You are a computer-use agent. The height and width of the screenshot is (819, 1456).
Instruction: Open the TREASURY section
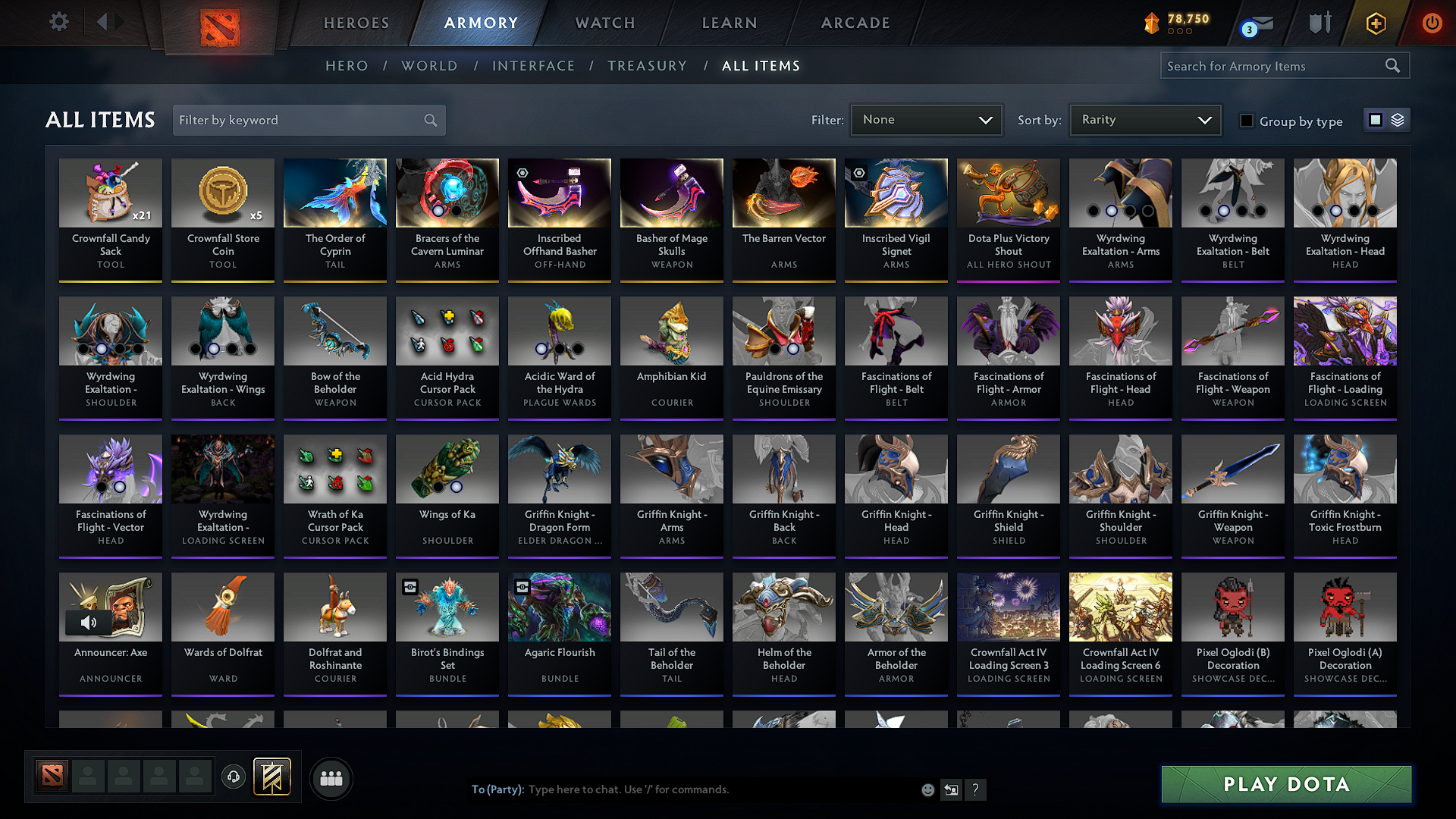[x=647, y=65]
